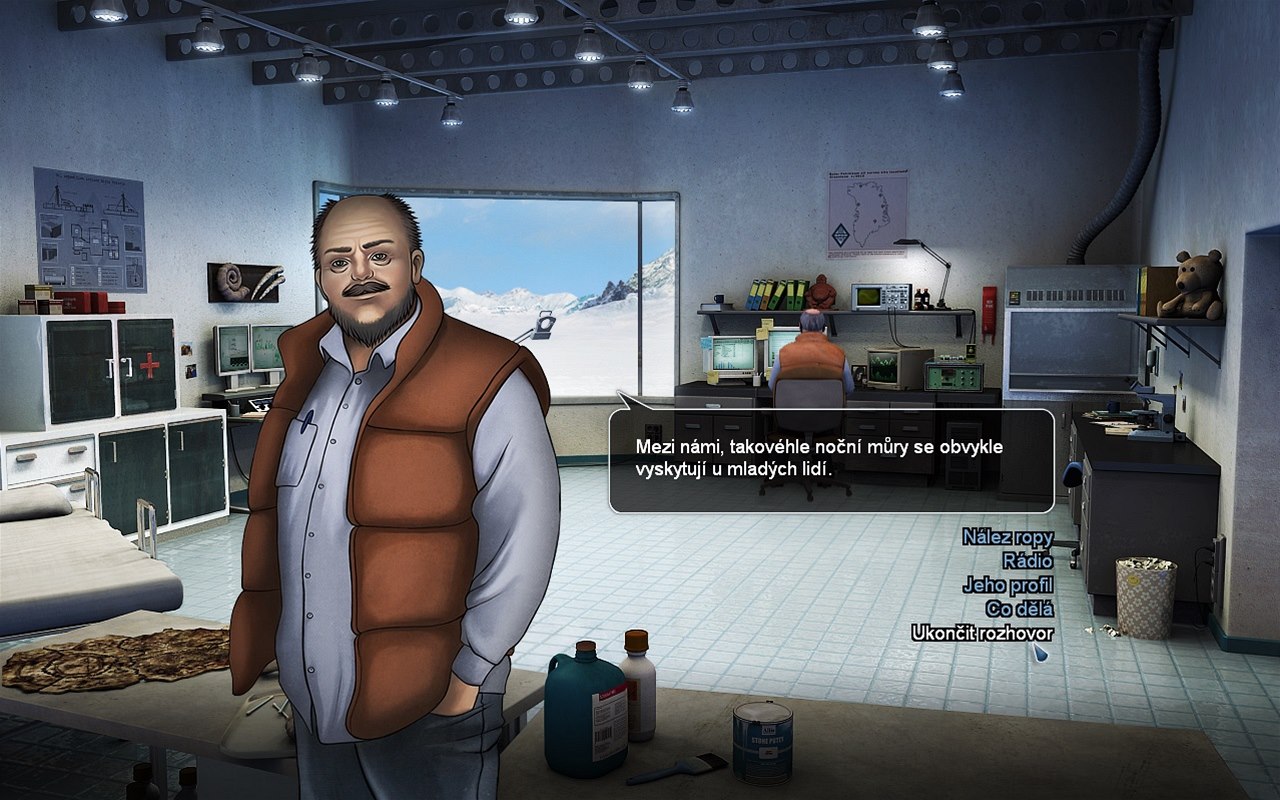
Task: Pick the "Co dělá" dialogue choice
Action: click(1019, 609)
